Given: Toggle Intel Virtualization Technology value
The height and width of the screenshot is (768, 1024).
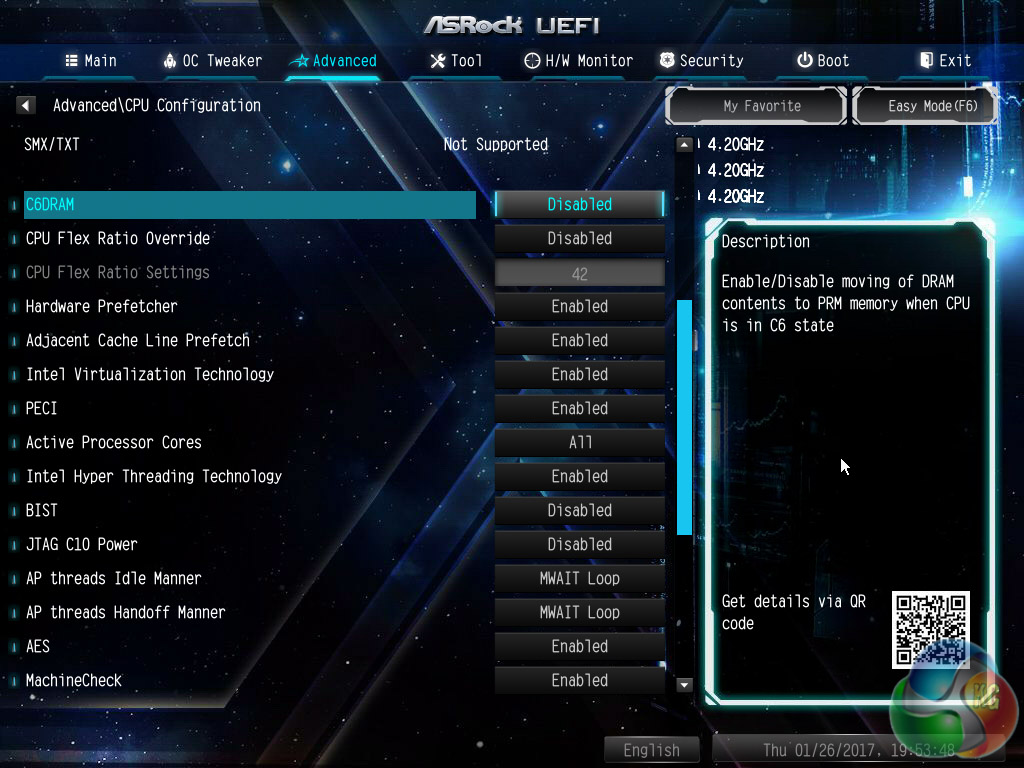Looking at the screenshot, I should (x=579, y=375).
